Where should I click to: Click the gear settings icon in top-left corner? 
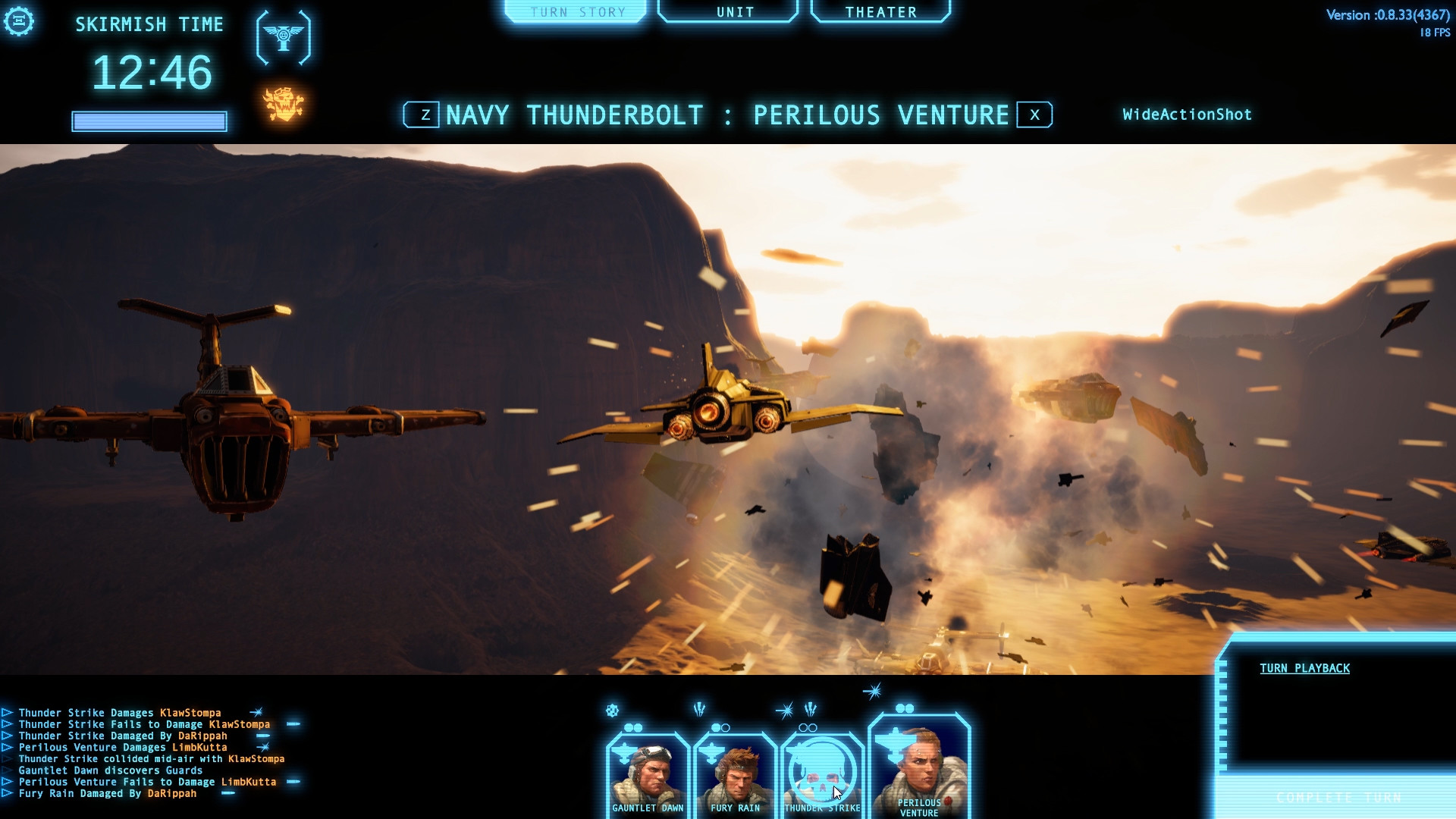coord(20,21)
